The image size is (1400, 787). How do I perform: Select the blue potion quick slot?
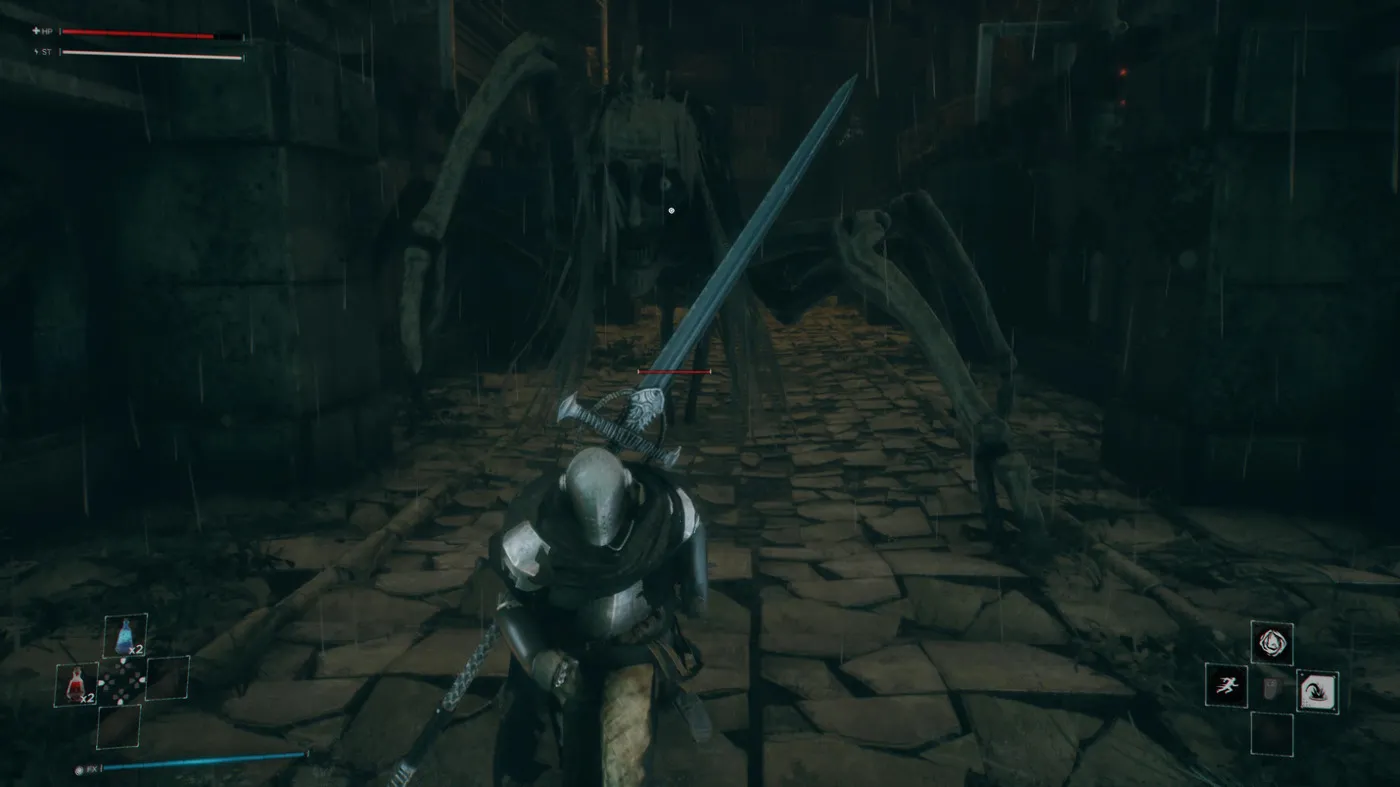tap(125, 636)
